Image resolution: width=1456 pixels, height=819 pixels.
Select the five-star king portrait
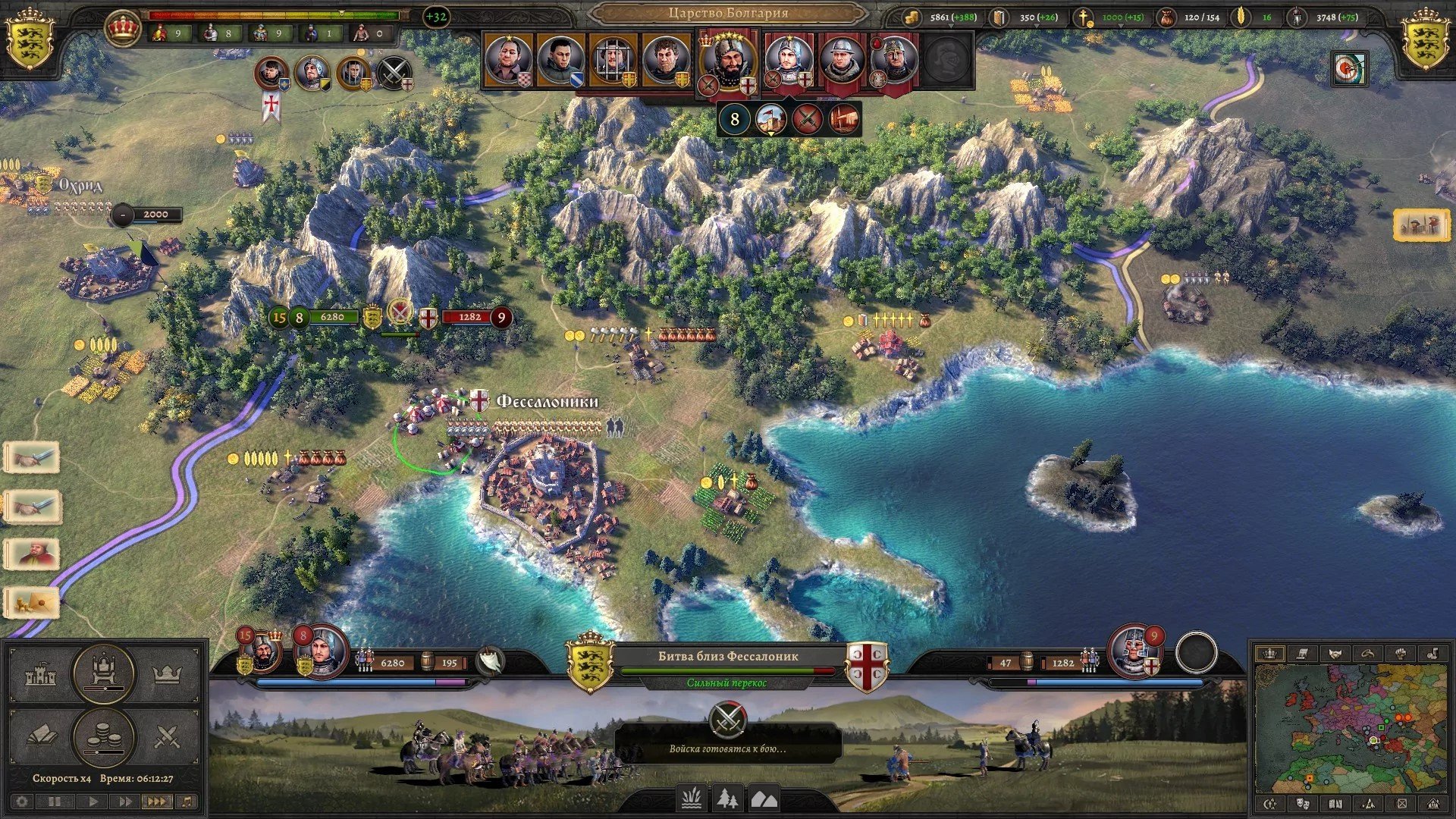click(728, 62)
